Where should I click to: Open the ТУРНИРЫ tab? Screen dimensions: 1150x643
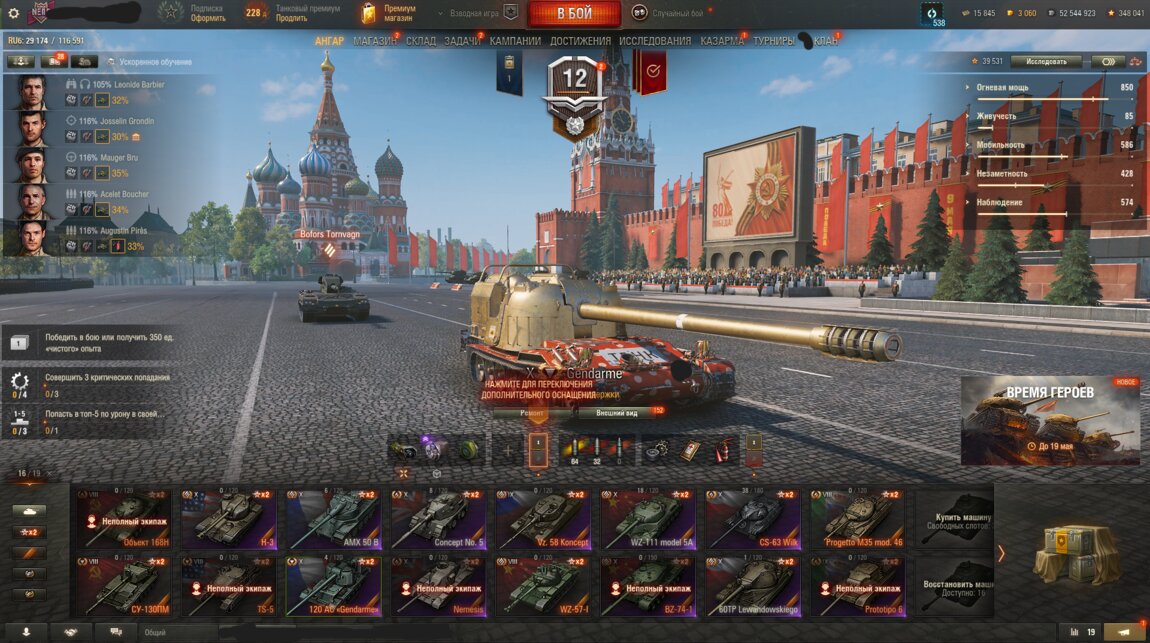(x=774, y=41)
